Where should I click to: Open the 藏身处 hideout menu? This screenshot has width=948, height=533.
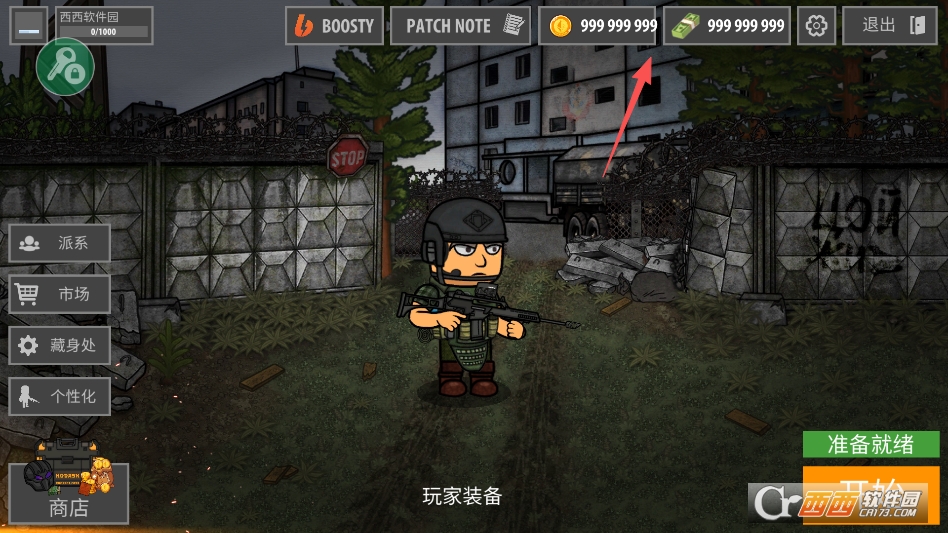[60, 345]
